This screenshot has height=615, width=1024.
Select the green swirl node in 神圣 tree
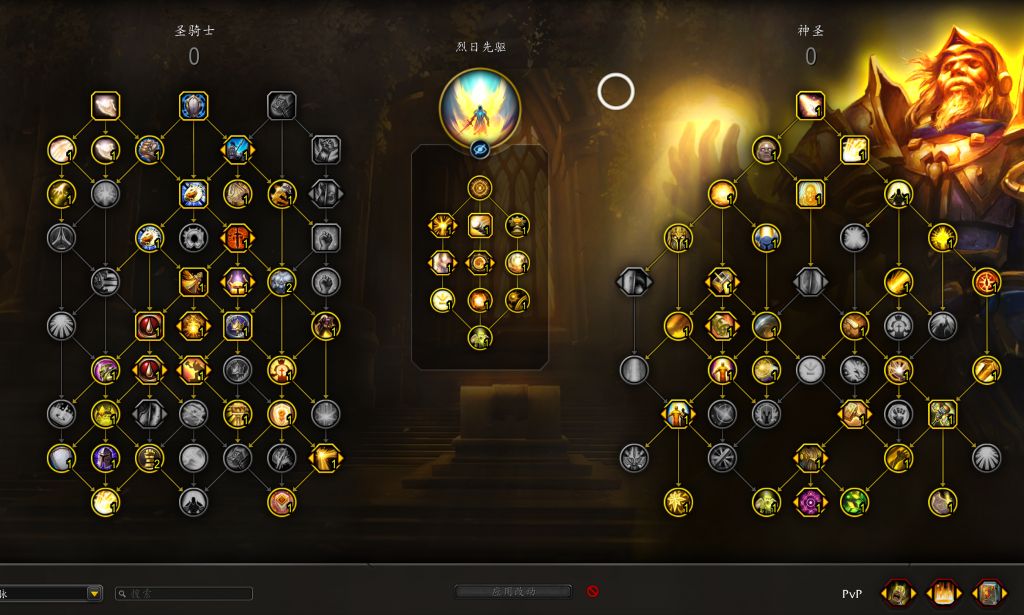[x=853, y=501]
